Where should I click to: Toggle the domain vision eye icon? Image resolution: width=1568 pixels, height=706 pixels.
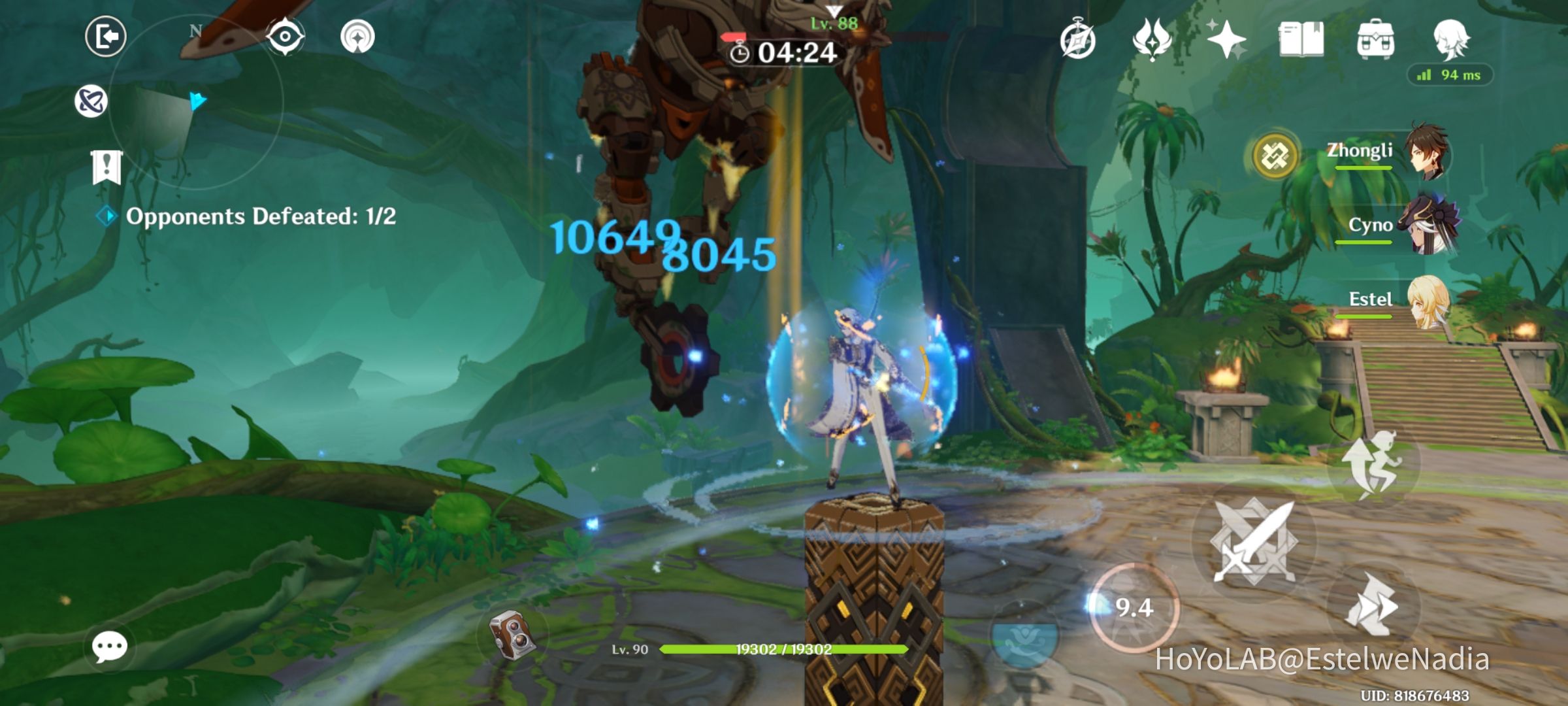point(286,37)
